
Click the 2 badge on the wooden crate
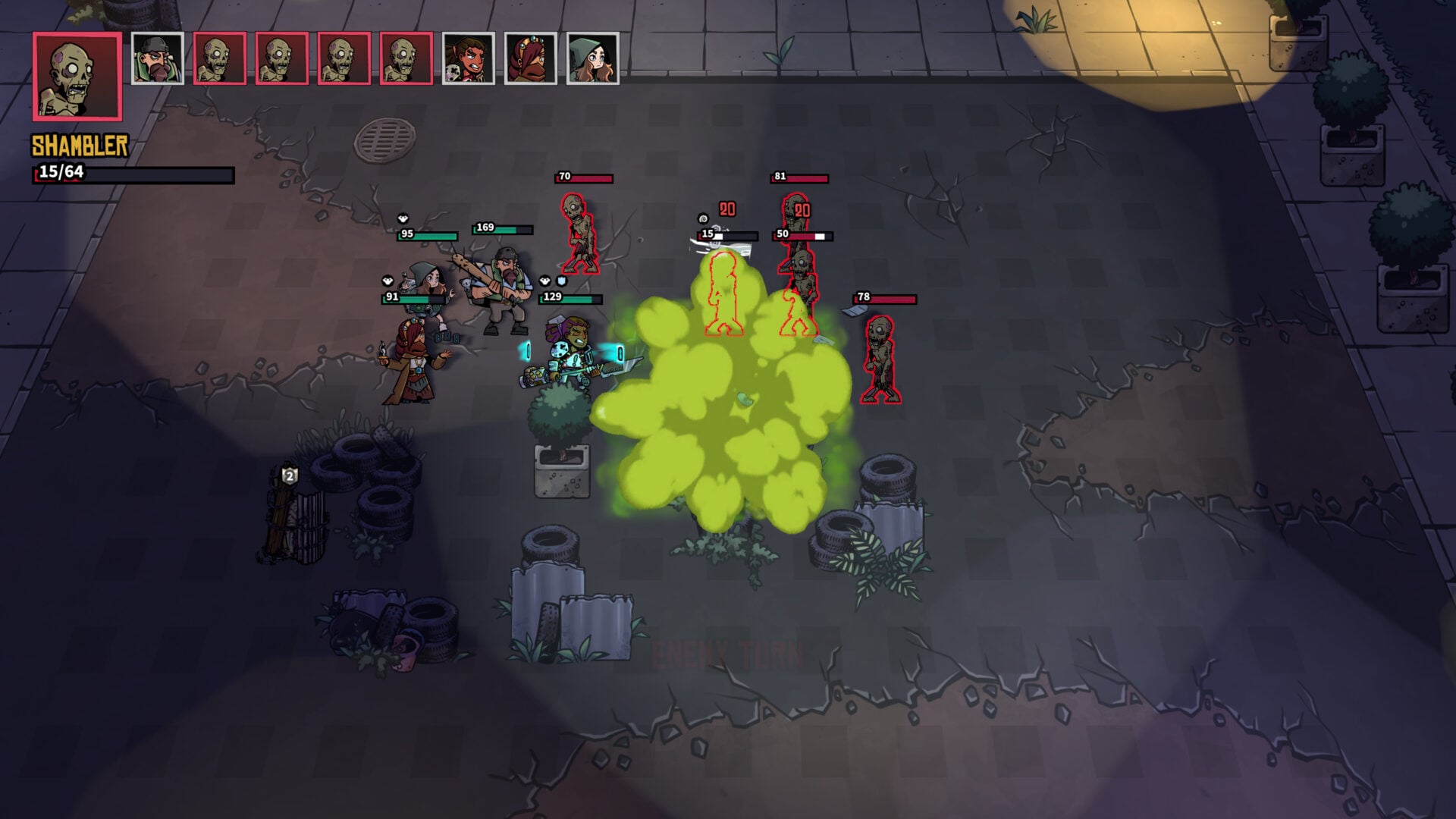coord(289,476)
